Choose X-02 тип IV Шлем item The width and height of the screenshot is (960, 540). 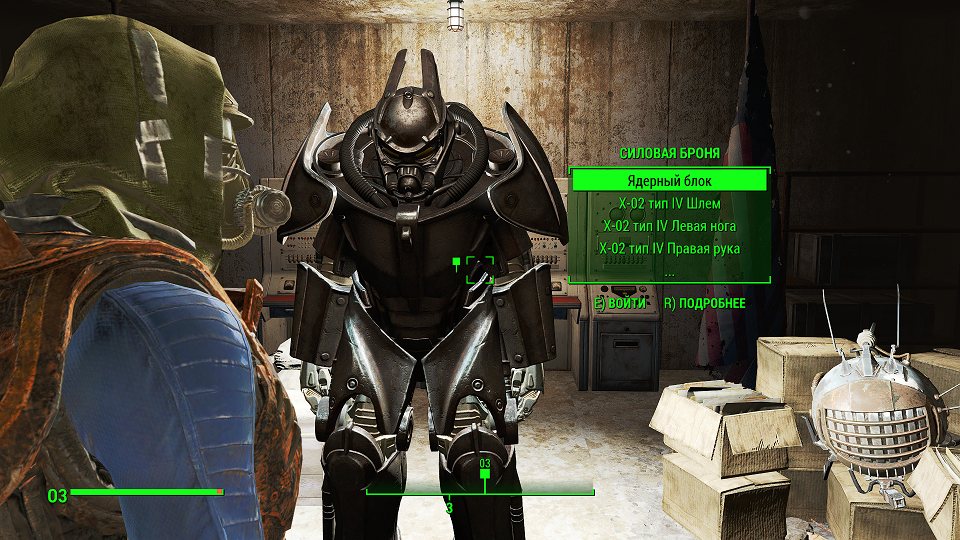pyautogui.click(x=669, y=204)
